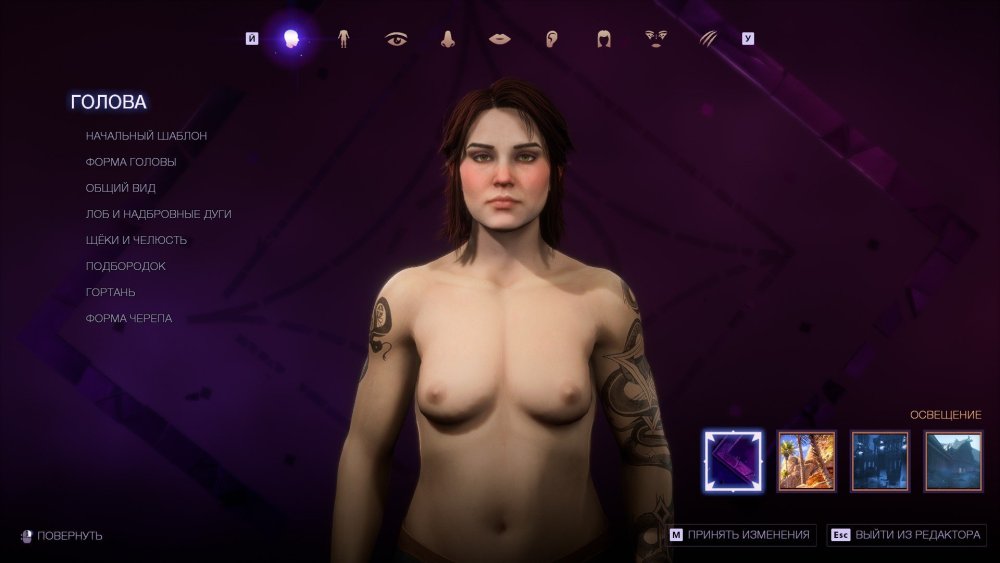This screenshot has height=563, width=1000.
Task: Open the eye customization tab
Action: click(x=396, y=39)
